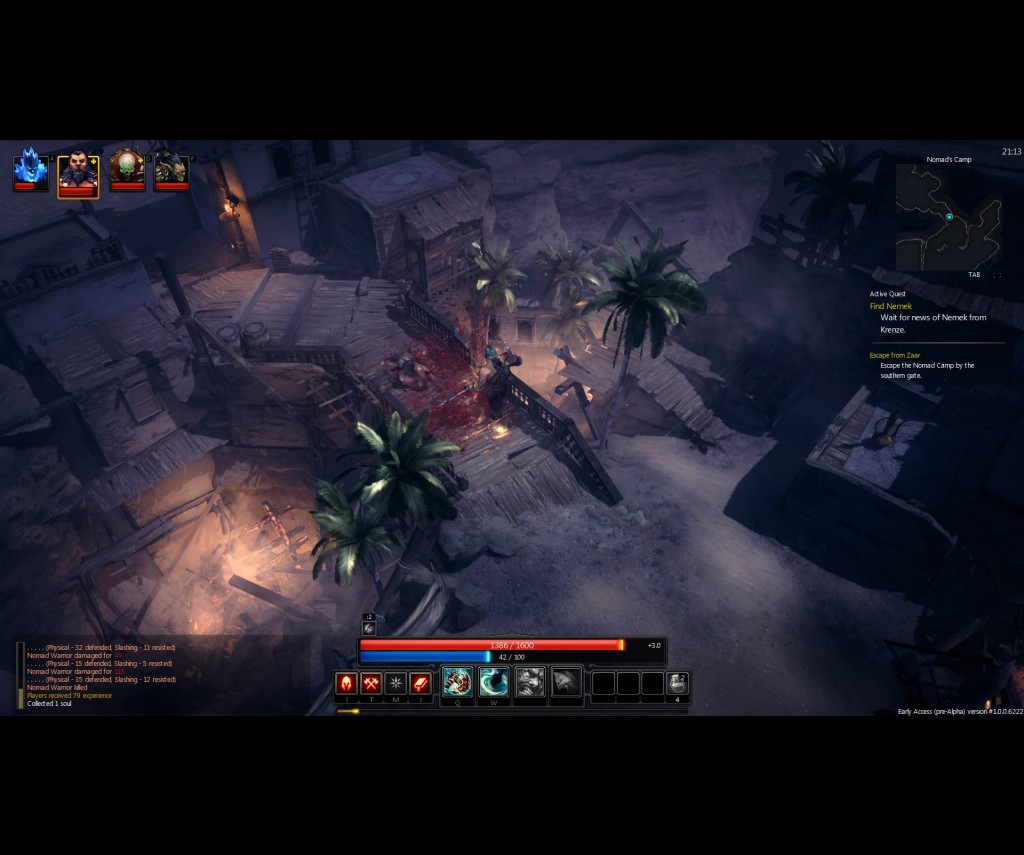The width and height of the screenshot is (1024, 855).
Task: Select the blue flame spirit portrait
Action: [x=30, y=167]
